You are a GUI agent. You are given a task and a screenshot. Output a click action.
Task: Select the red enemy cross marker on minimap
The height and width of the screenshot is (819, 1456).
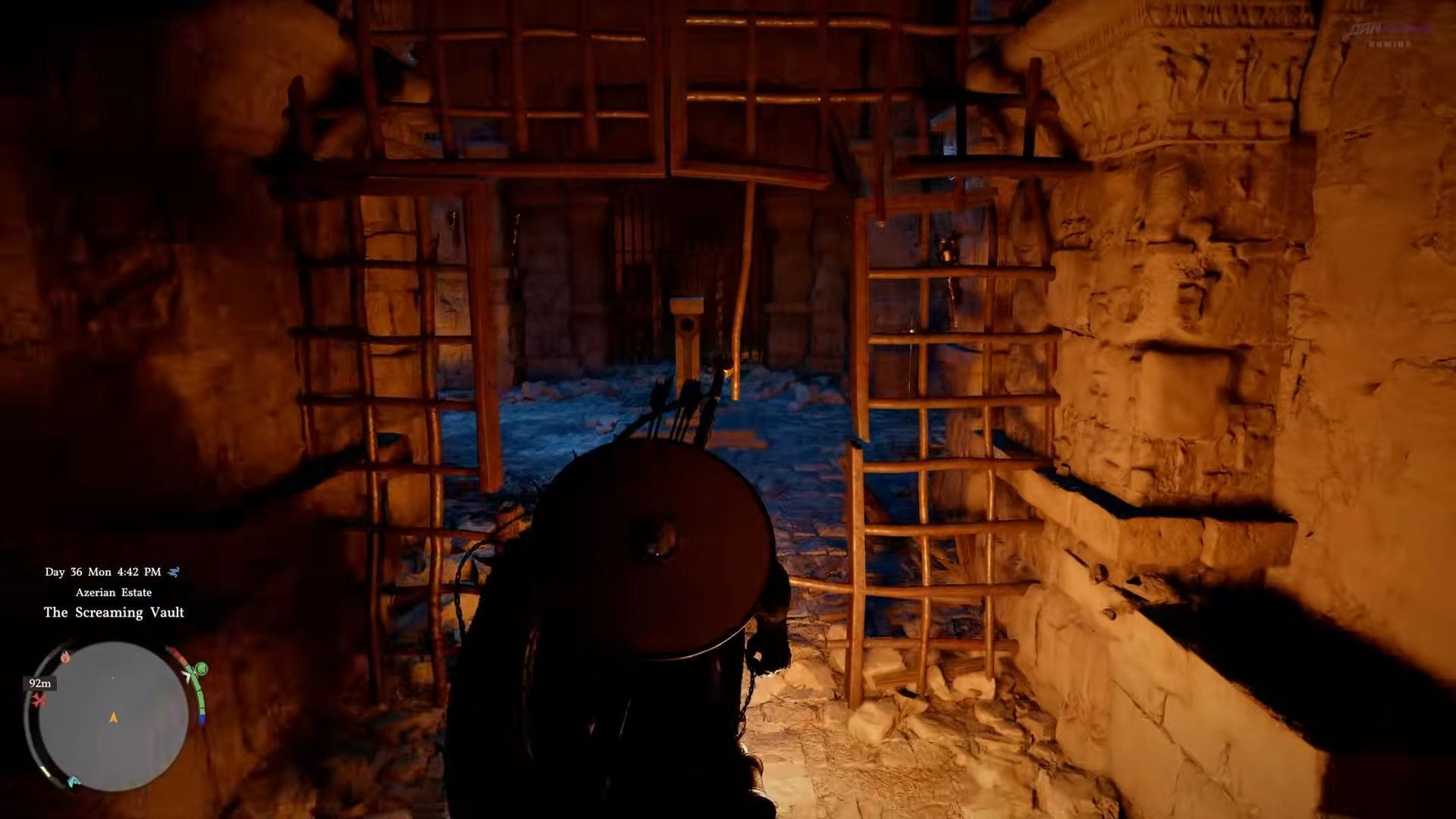(38, 699)
